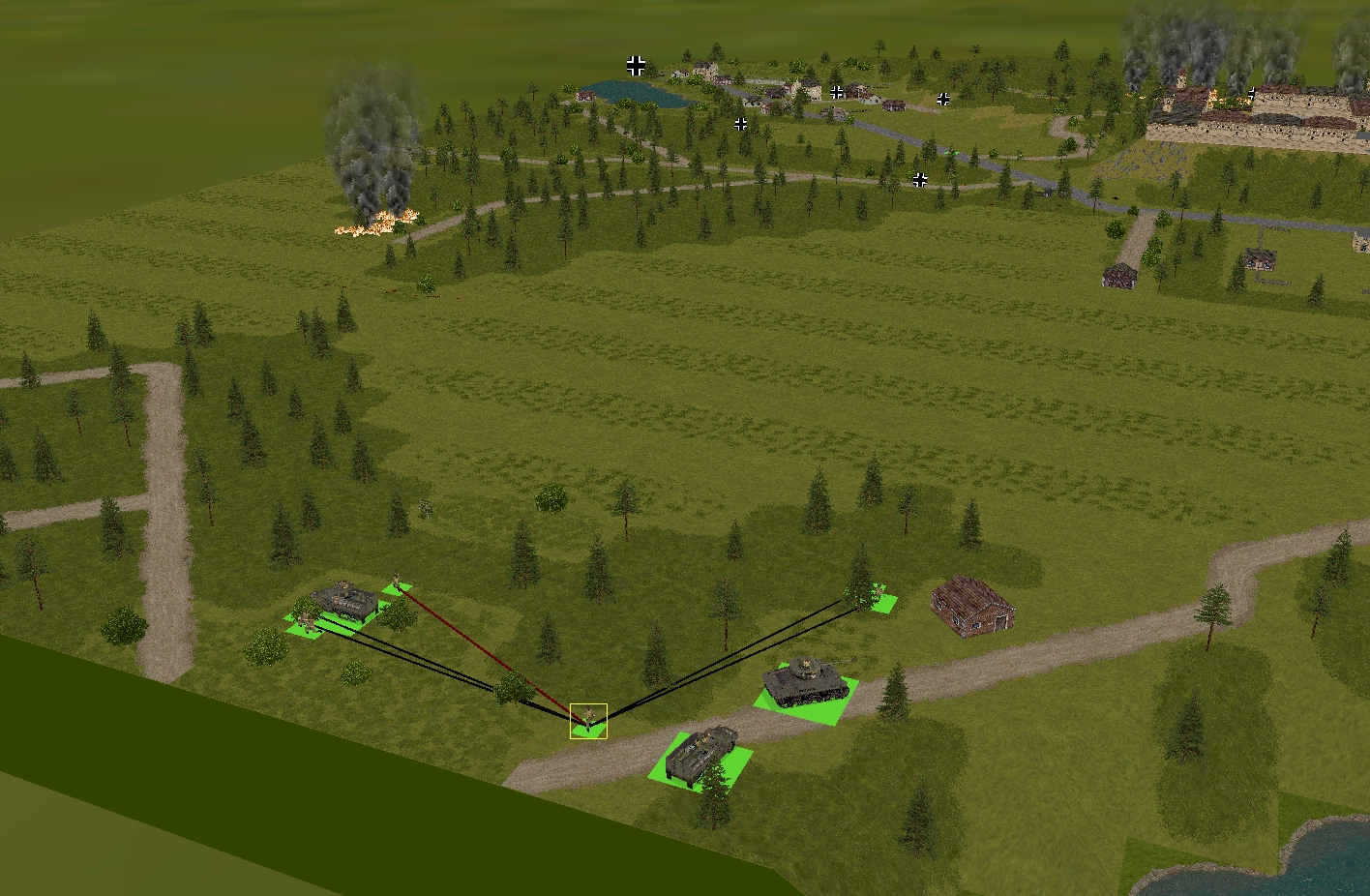The image size is (1370, 896).
Task: Click the yellow-boxed selected headquarters unit
Action: click(x=588, y=721)
